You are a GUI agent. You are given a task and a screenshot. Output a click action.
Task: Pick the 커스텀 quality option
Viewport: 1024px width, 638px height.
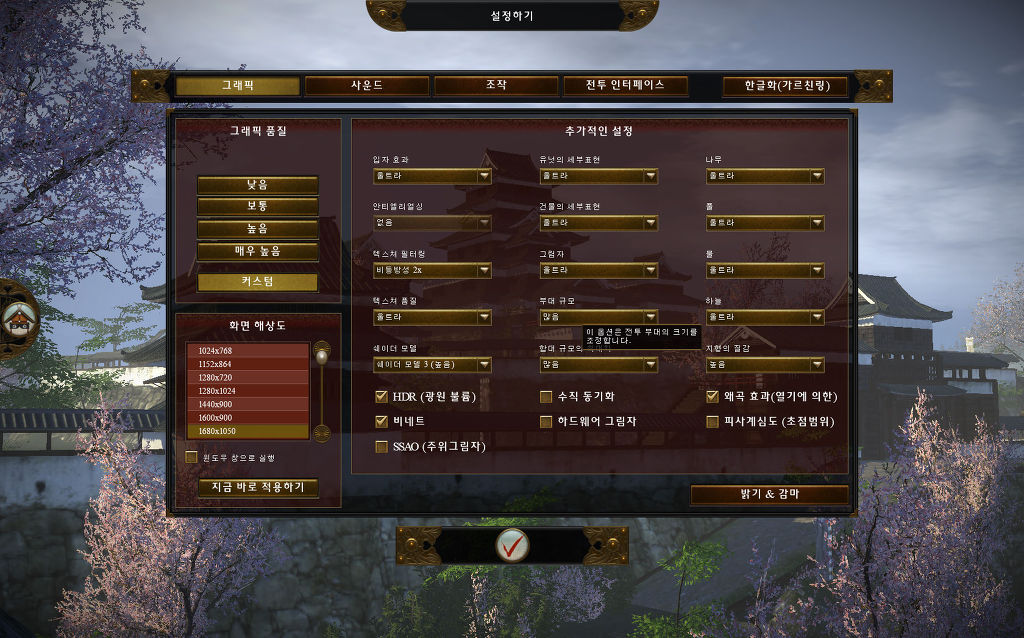(258, 282)
